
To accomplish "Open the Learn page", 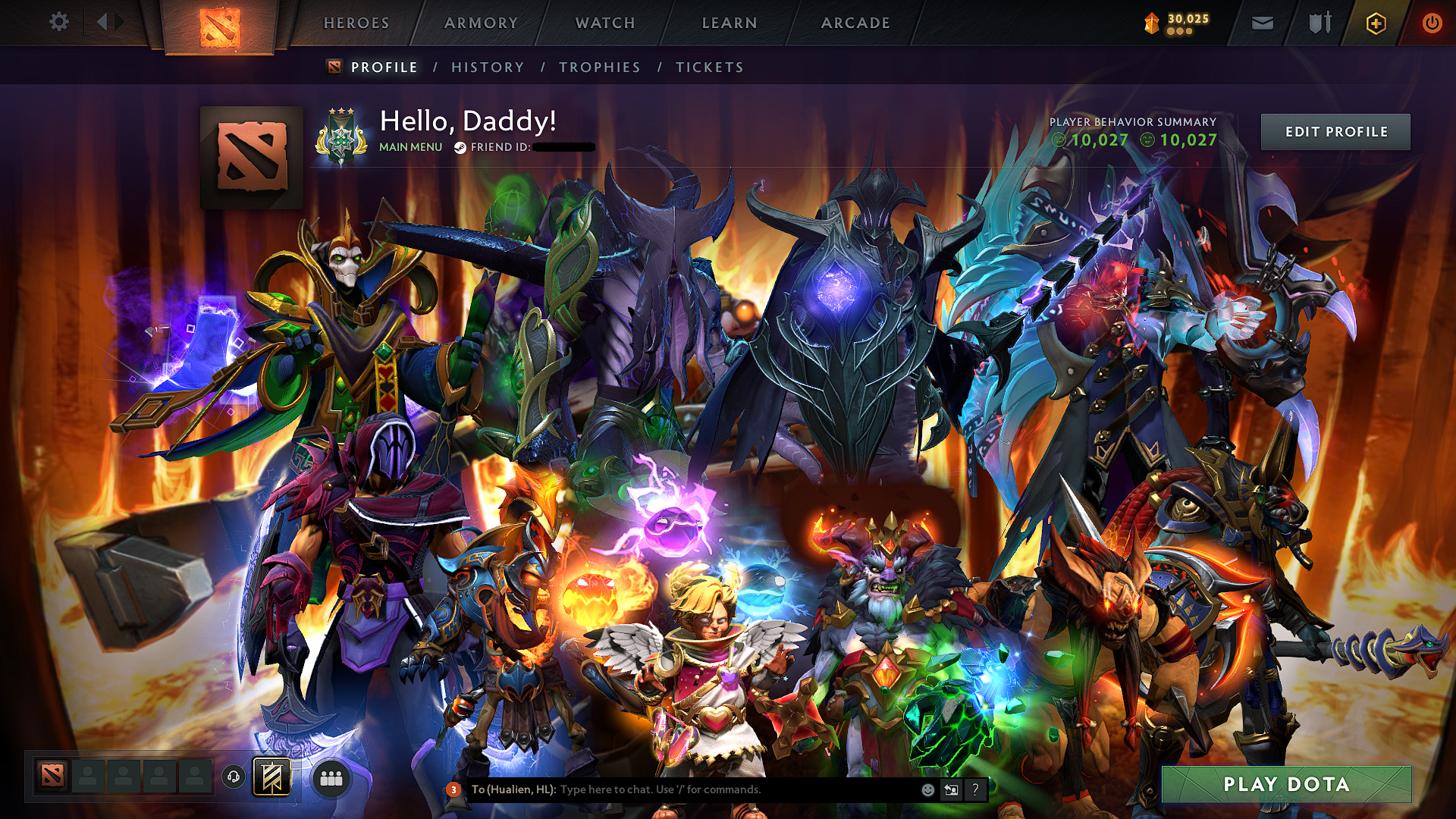I will coord(730,23).
